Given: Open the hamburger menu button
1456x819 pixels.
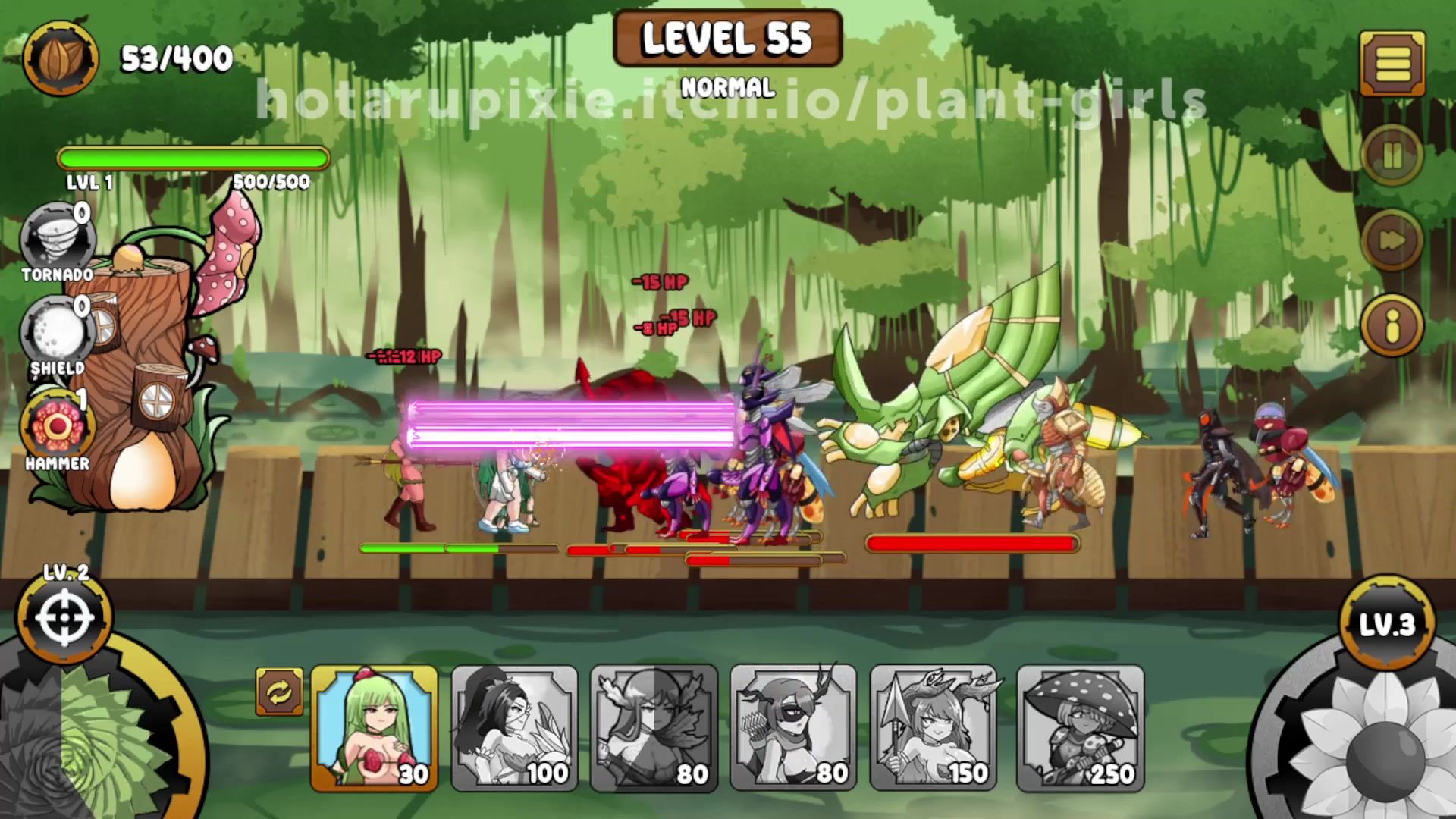Looking at the screenshot, I should click(x=1392, y=64).
